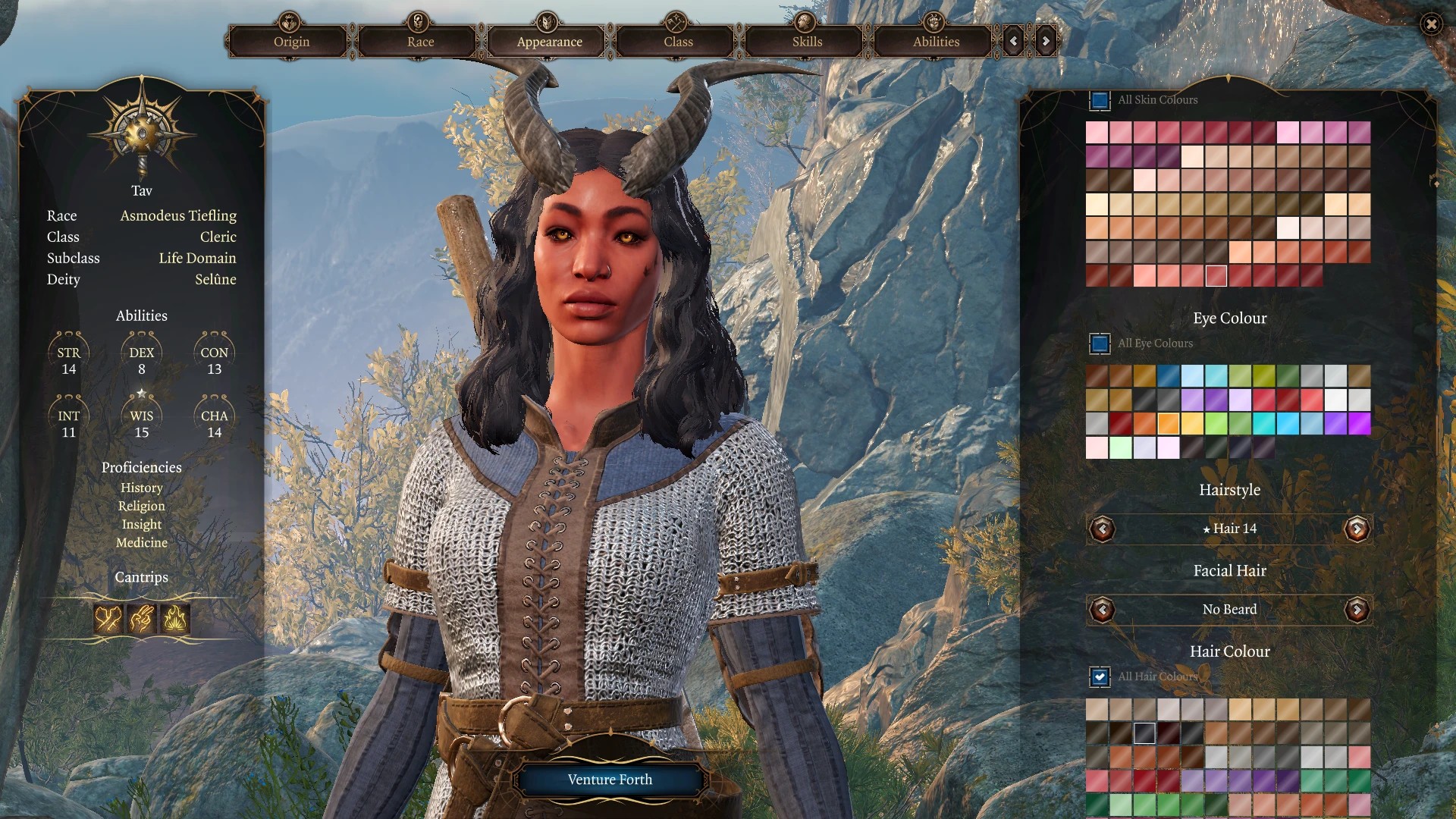
Task: Pick the highlighted red skin colour swatch
Action: [x=1216, y=275]
